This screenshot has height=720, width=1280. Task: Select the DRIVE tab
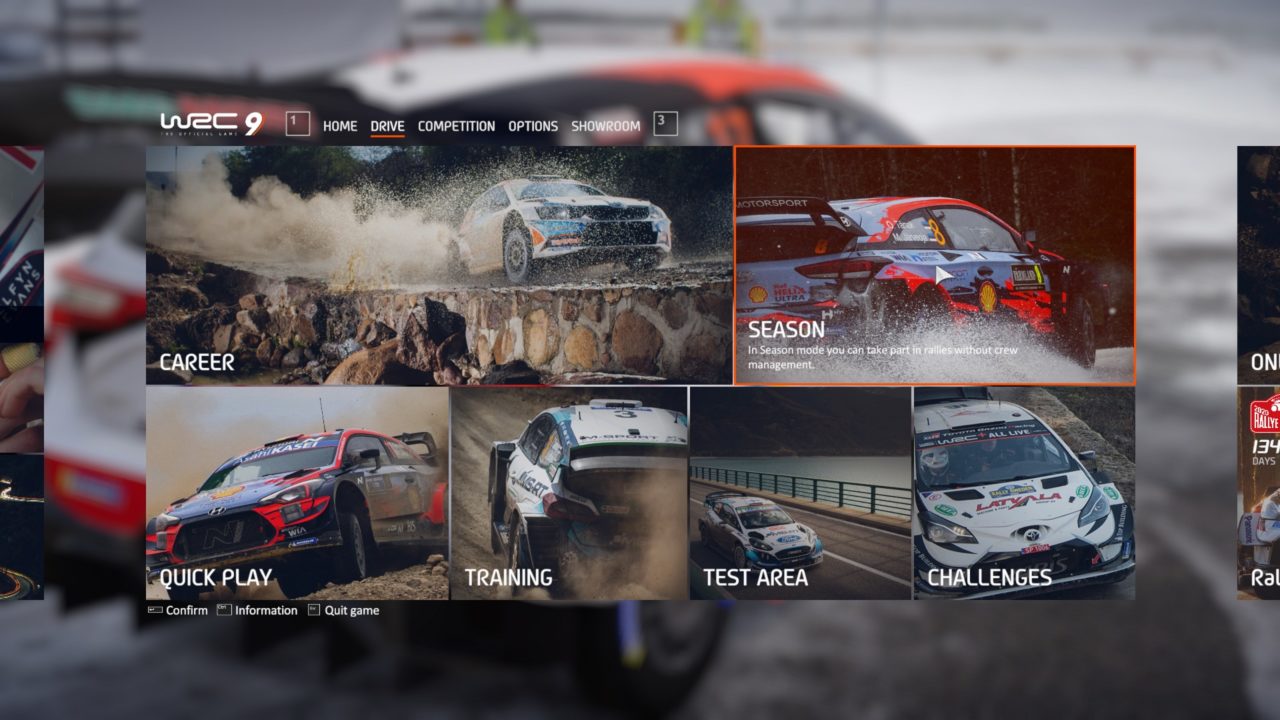[x=388, y=126]
